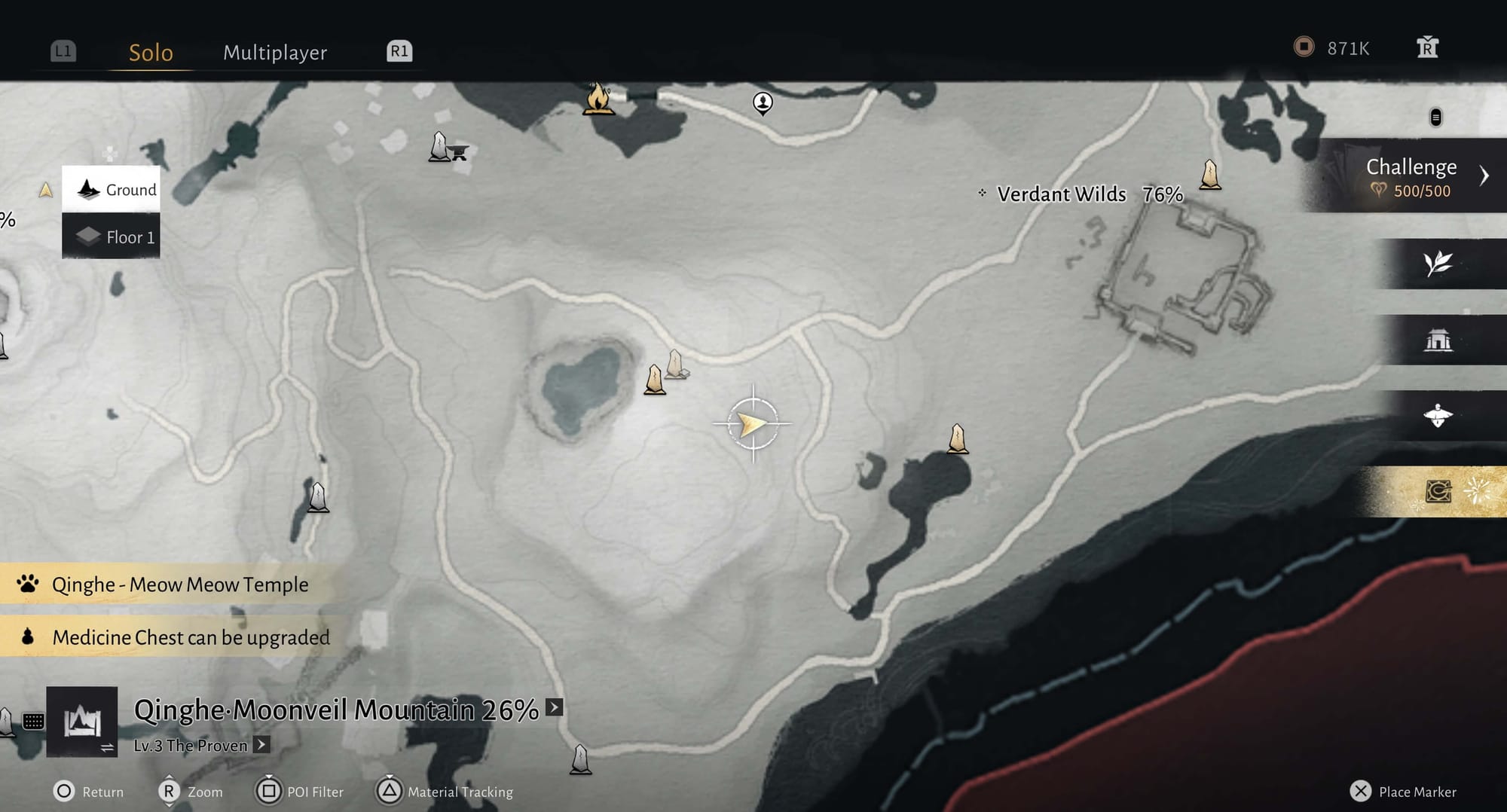1507x812 pixels.
Task: Click the person portrait map pin
Action: 763,102
